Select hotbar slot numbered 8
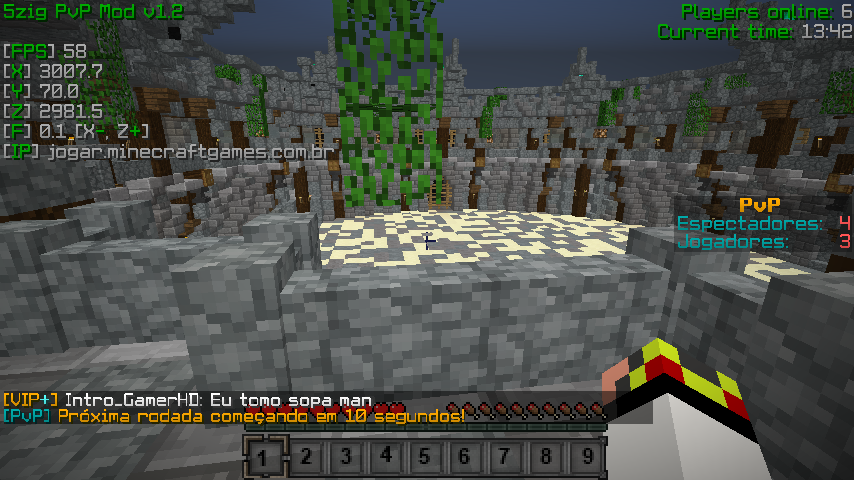 [547, 458]
